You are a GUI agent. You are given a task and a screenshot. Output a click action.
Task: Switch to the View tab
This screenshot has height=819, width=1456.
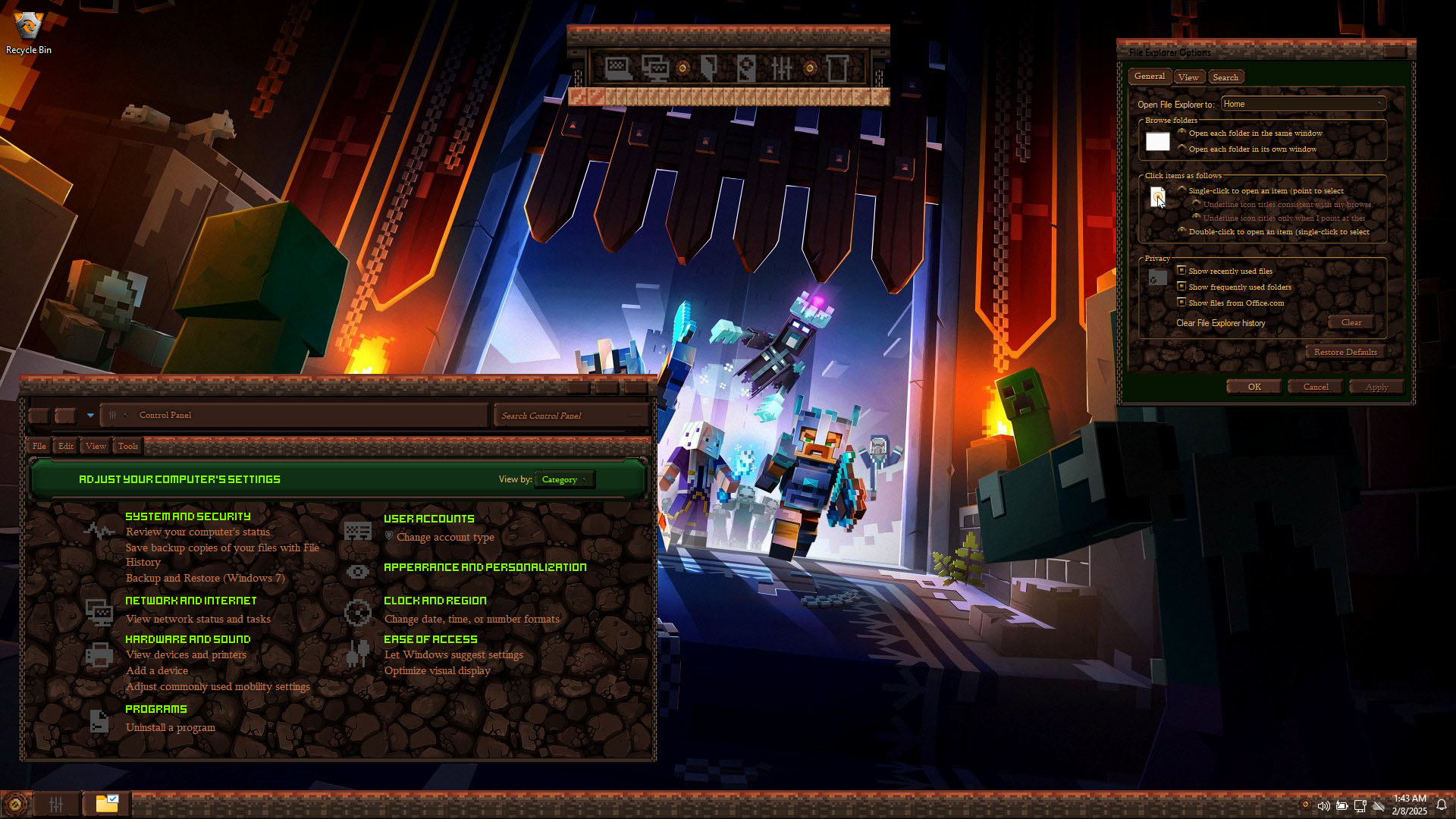coord(1188,77)
